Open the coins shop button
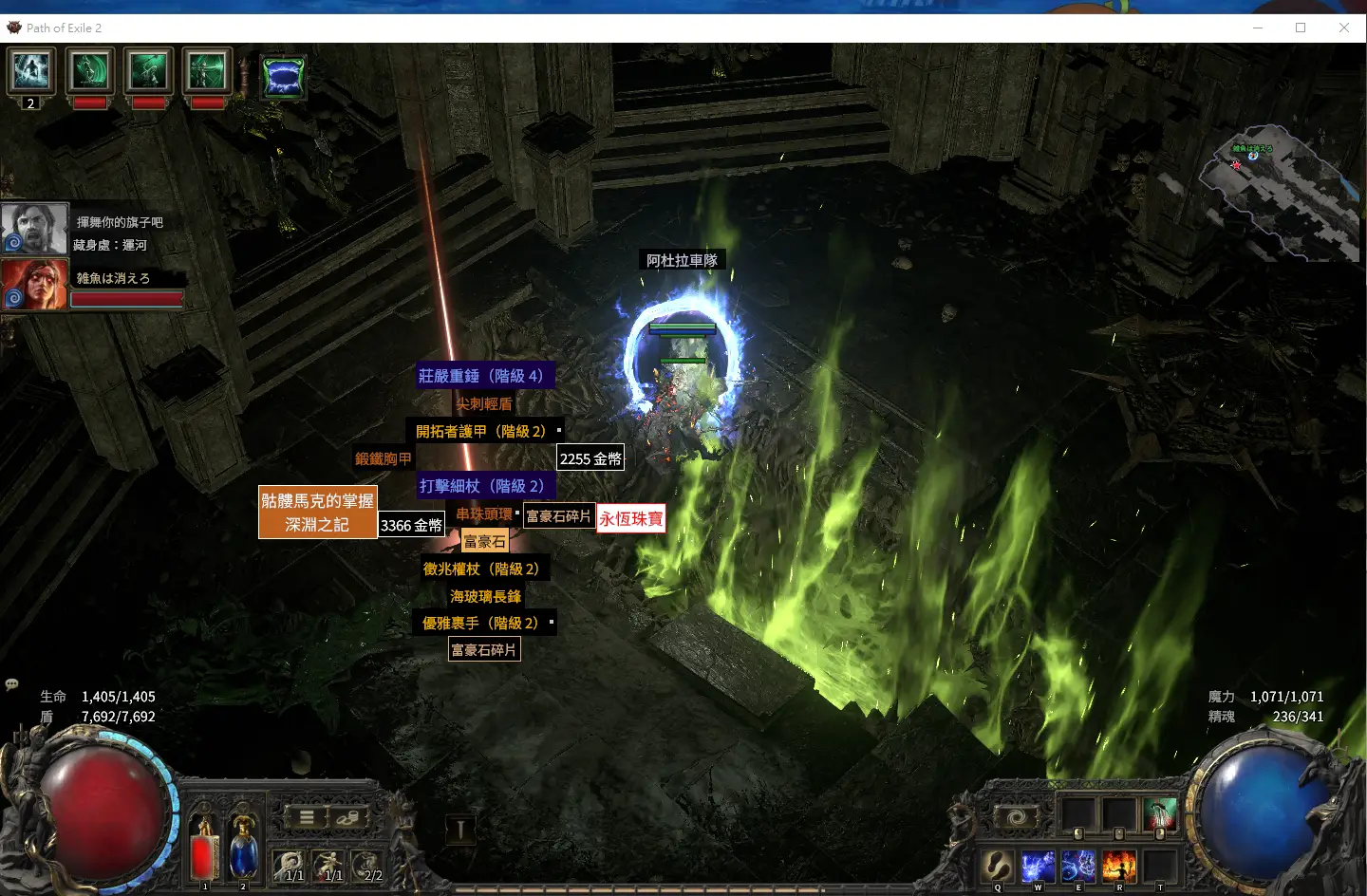The image size is (1367, 896). click(347, 817)
